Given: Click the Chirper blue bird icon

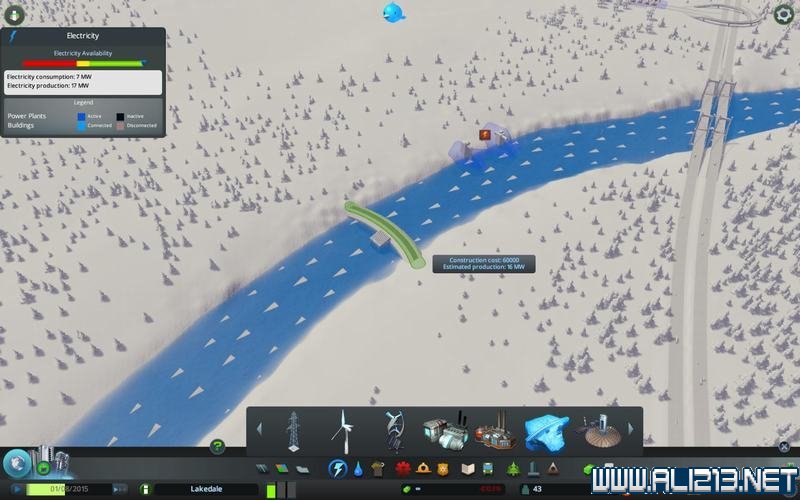Looking at the screenshot, I should click(394, 12).
